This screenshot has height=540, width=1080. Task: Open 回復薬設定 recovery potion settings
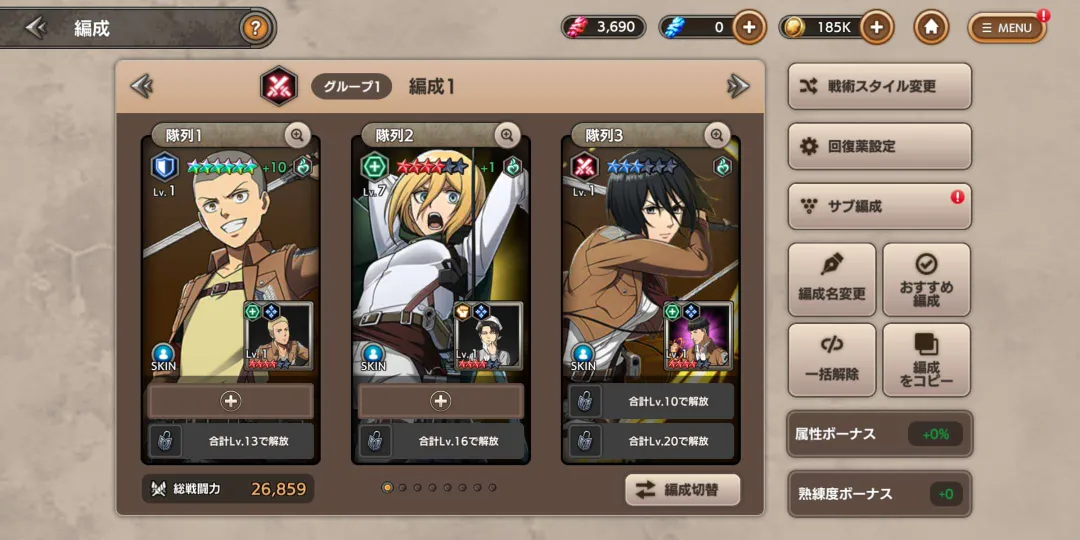pyautogui.click(x=880, y=147)
